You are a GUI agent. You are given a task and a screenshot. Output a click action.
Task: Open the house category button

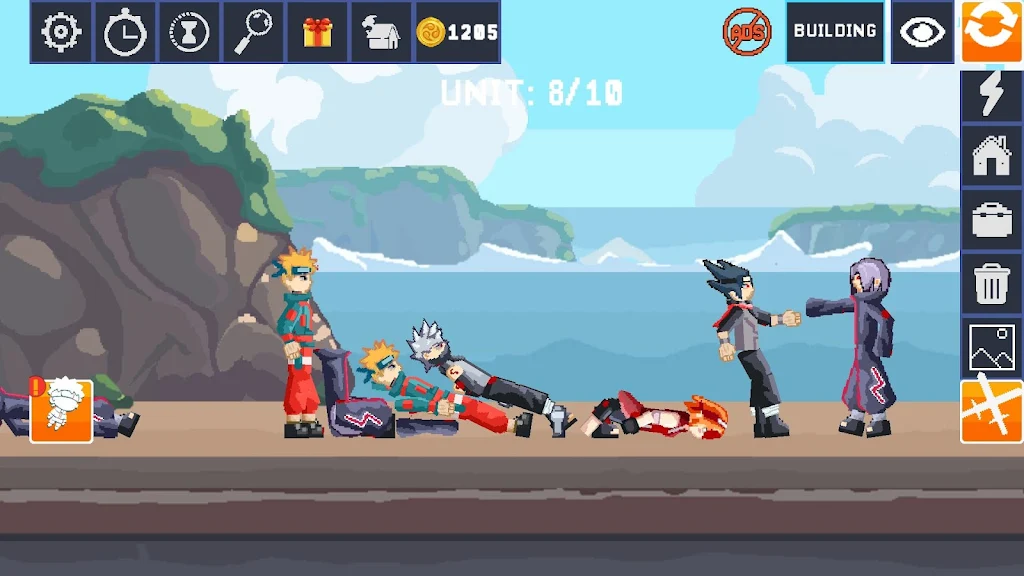tap(992, 157)
